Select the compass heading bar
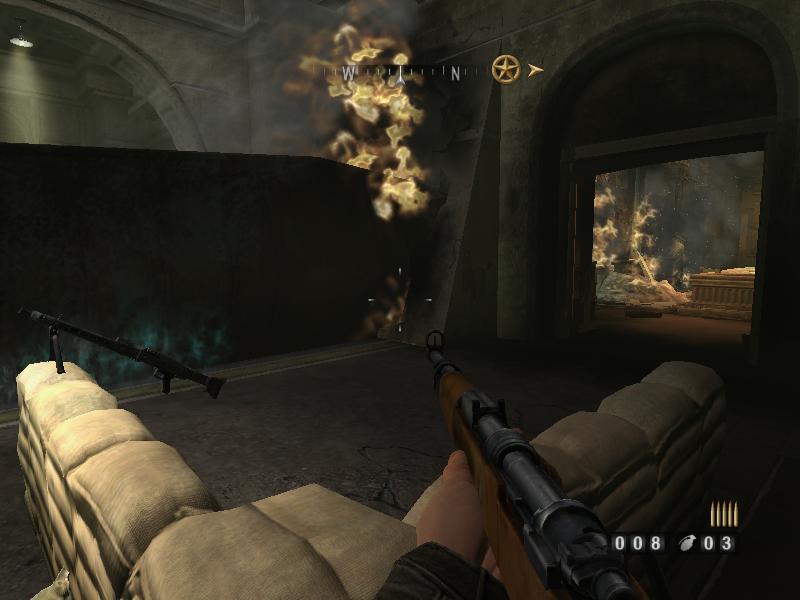Image resolution: width=800 pixels, height=600 pixels. [402, 72]
